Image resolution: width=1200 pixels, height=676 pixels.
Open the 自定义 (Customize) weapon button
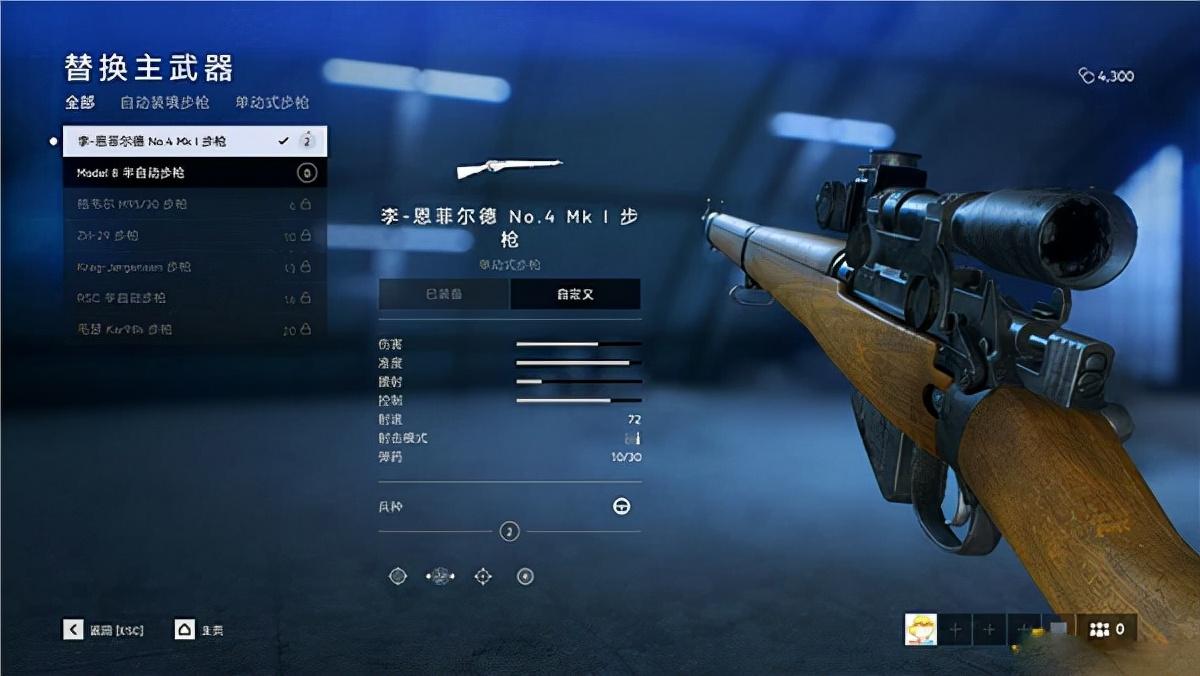click(576, 294)
